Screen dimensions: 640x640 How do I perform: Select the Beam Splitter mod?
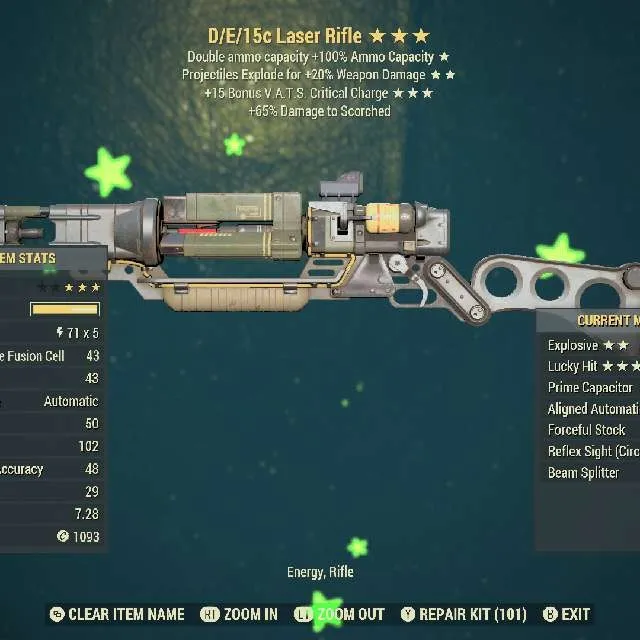pyautogui.click(x=583, y=473)
